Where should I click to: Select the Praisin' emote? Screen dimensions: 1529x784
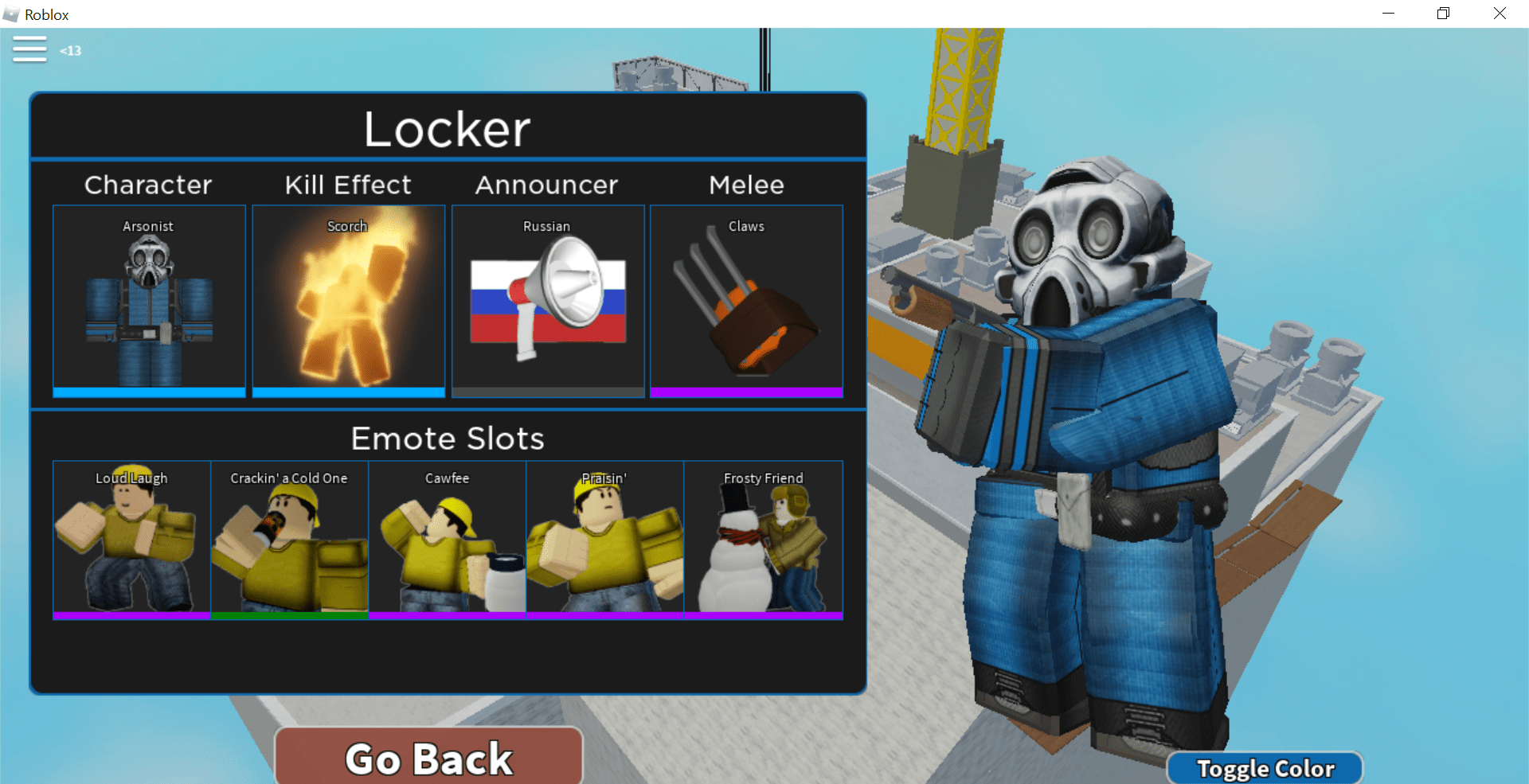coord(604,540)
